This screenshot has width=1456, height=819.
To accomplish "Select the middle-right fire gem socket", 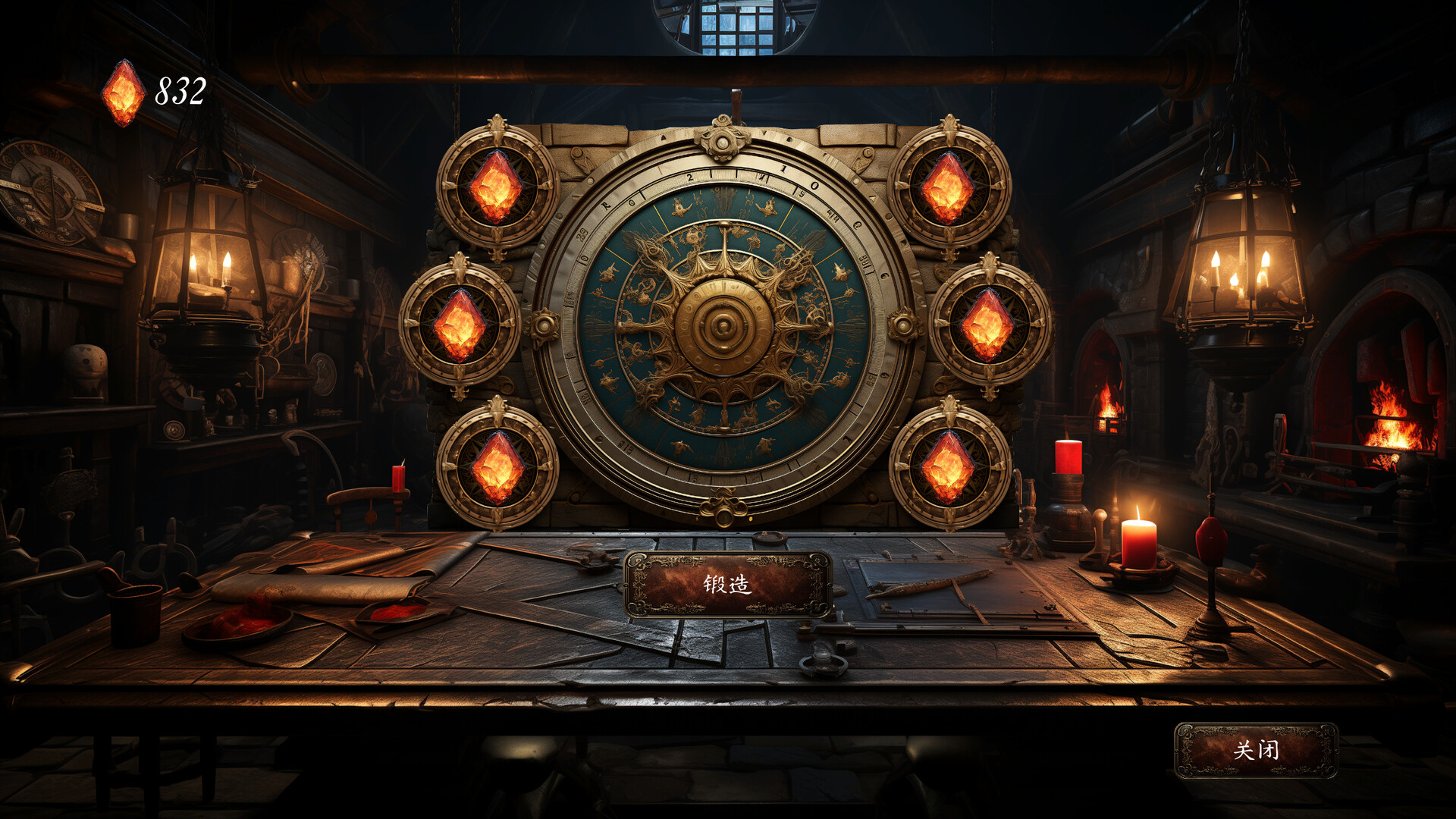I will click(x=987, y=325).
